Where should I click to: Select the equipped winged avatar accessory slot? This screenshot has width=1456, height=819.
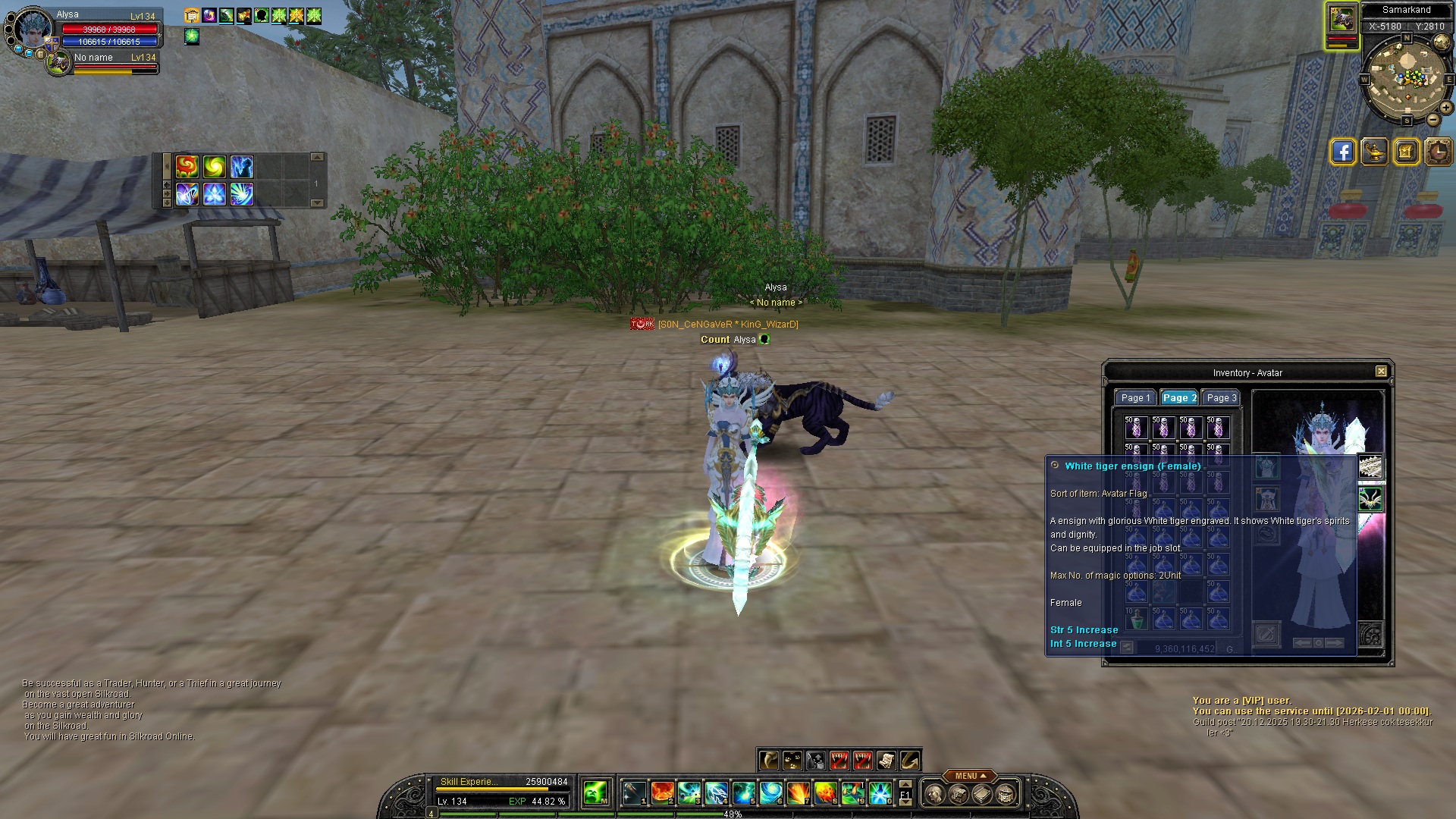pos(1370,499)
